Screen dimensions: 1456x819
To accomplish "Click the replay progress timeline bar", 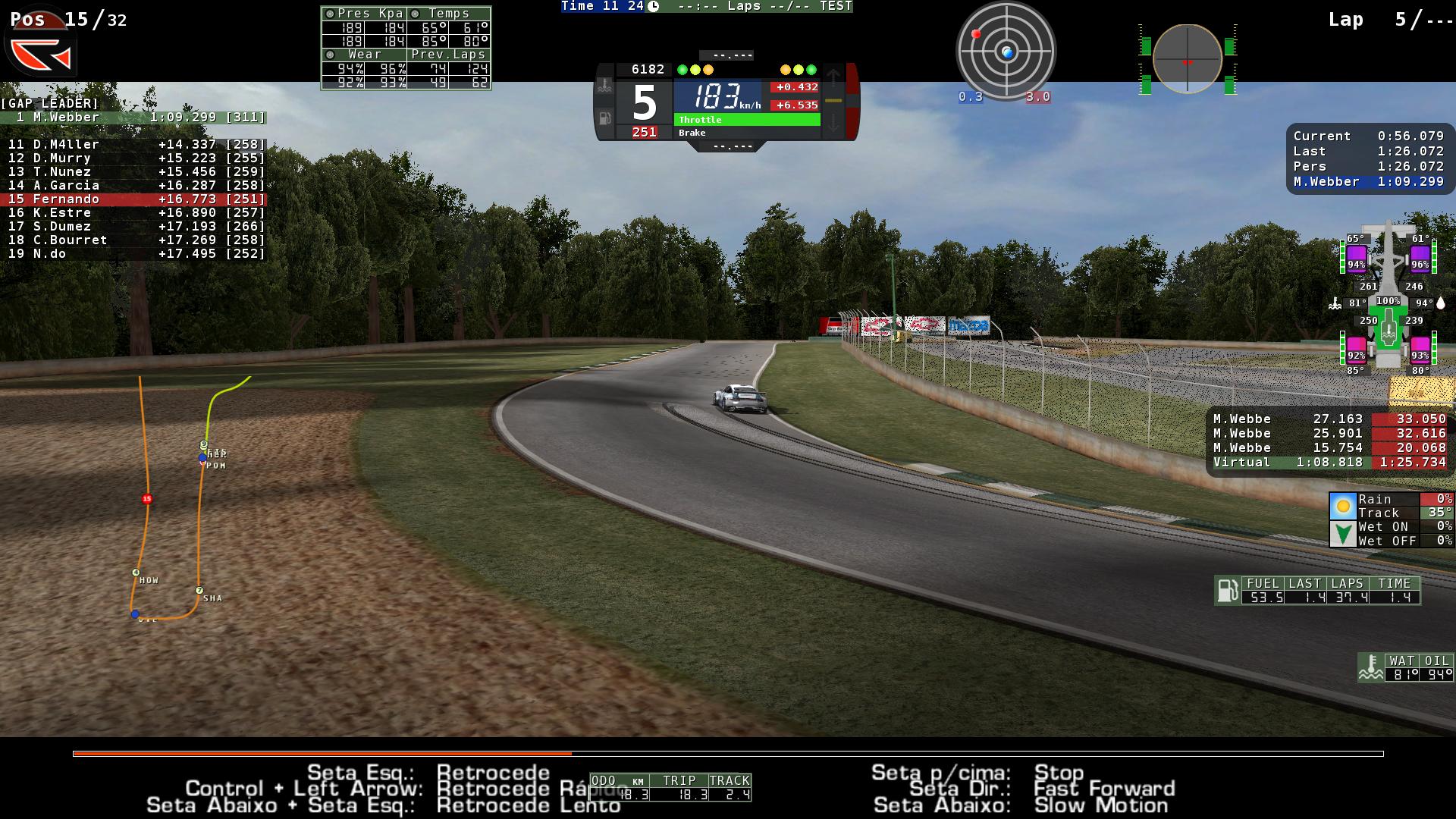I will tap(728, 754).
